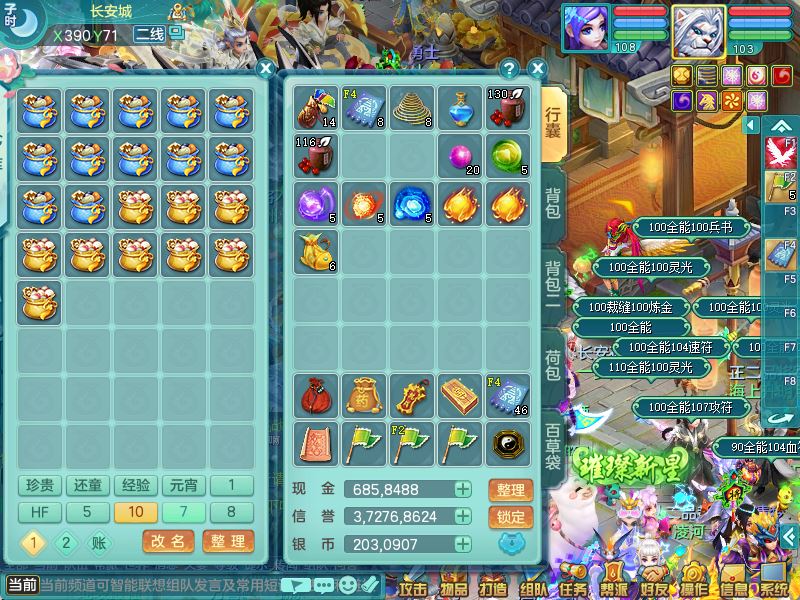Click the white lion pet portrait
Viewport: 800px width, 600px height.
(697, 31)
